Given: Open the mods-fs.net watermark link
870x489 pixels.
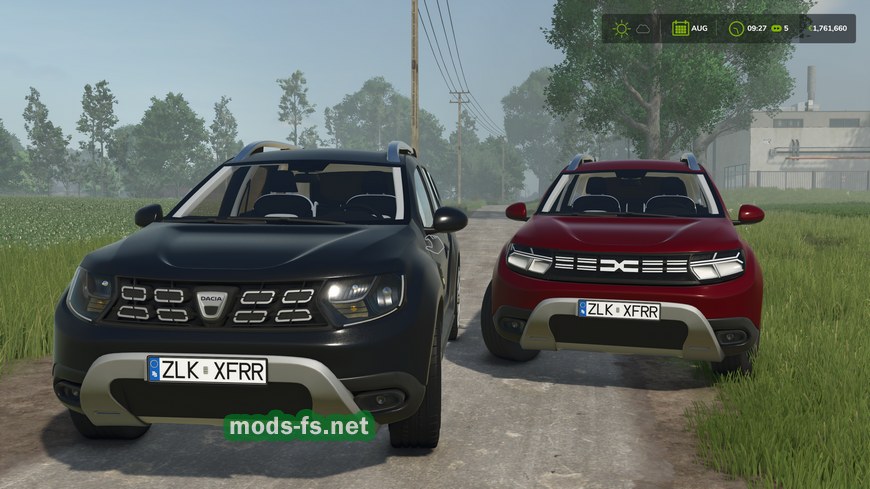Looking at the screenshot, I should (299, 427).
